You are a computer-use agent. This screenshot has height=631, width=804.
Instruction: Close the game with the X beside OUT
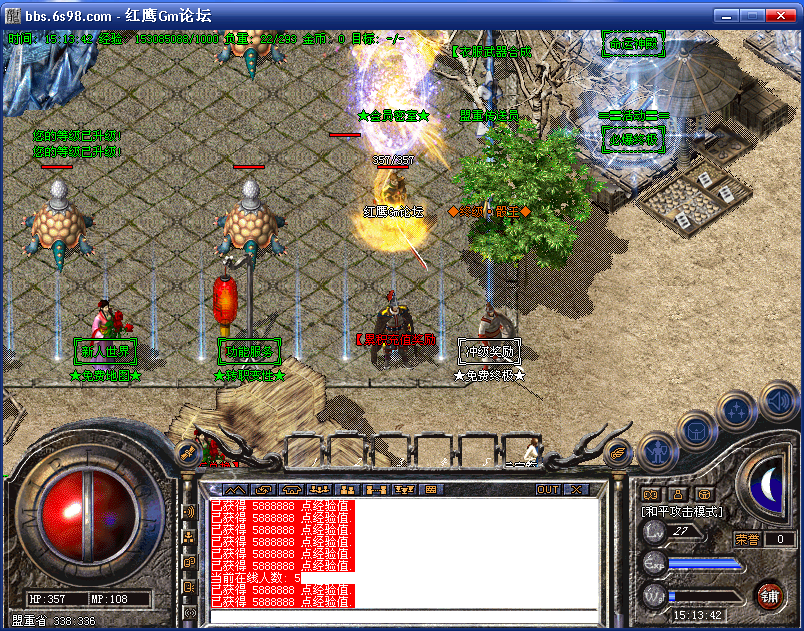(576, 489)
